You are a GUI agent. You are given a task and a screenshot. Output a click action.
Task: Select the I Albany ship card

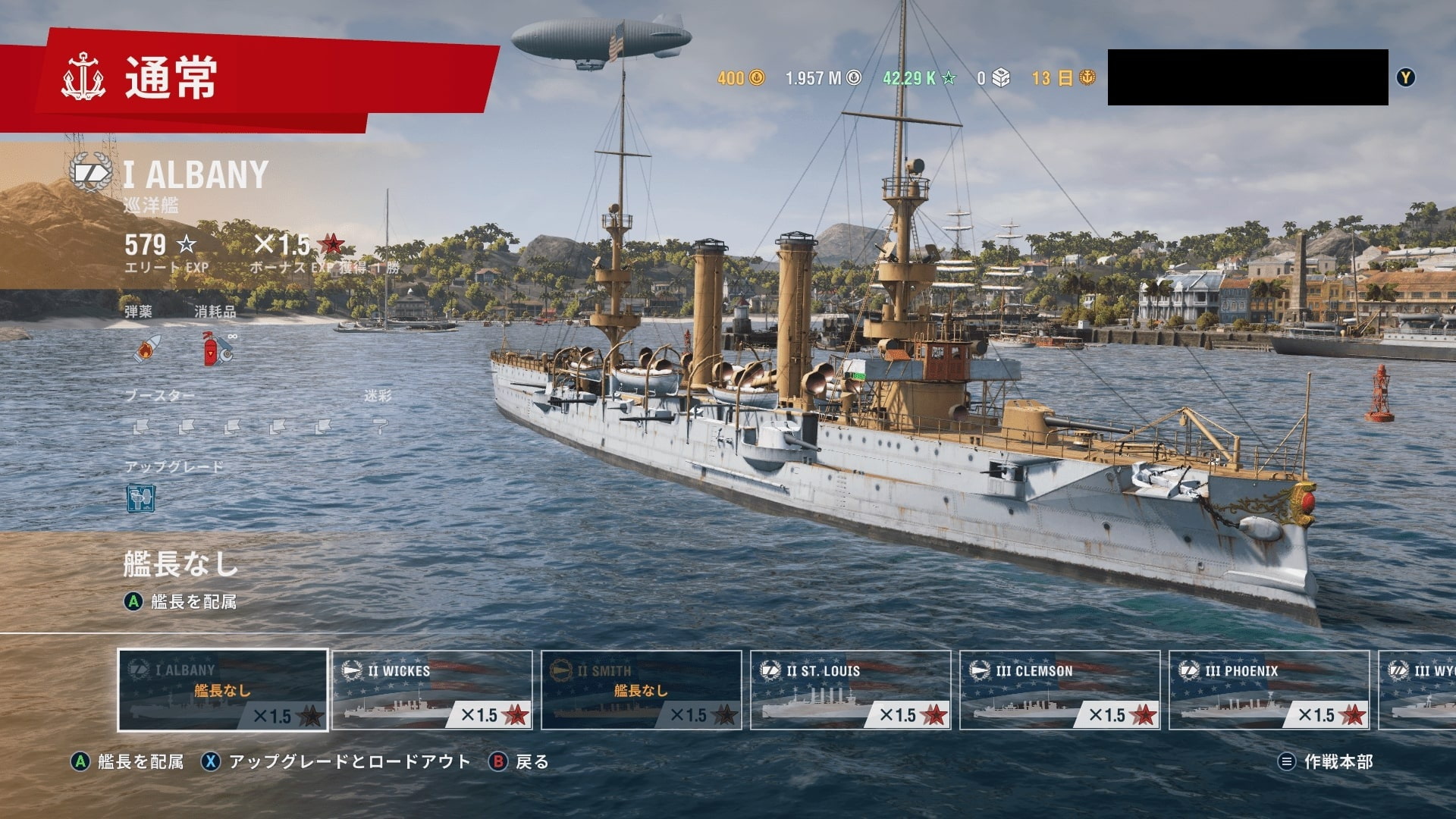pos(223,690)
